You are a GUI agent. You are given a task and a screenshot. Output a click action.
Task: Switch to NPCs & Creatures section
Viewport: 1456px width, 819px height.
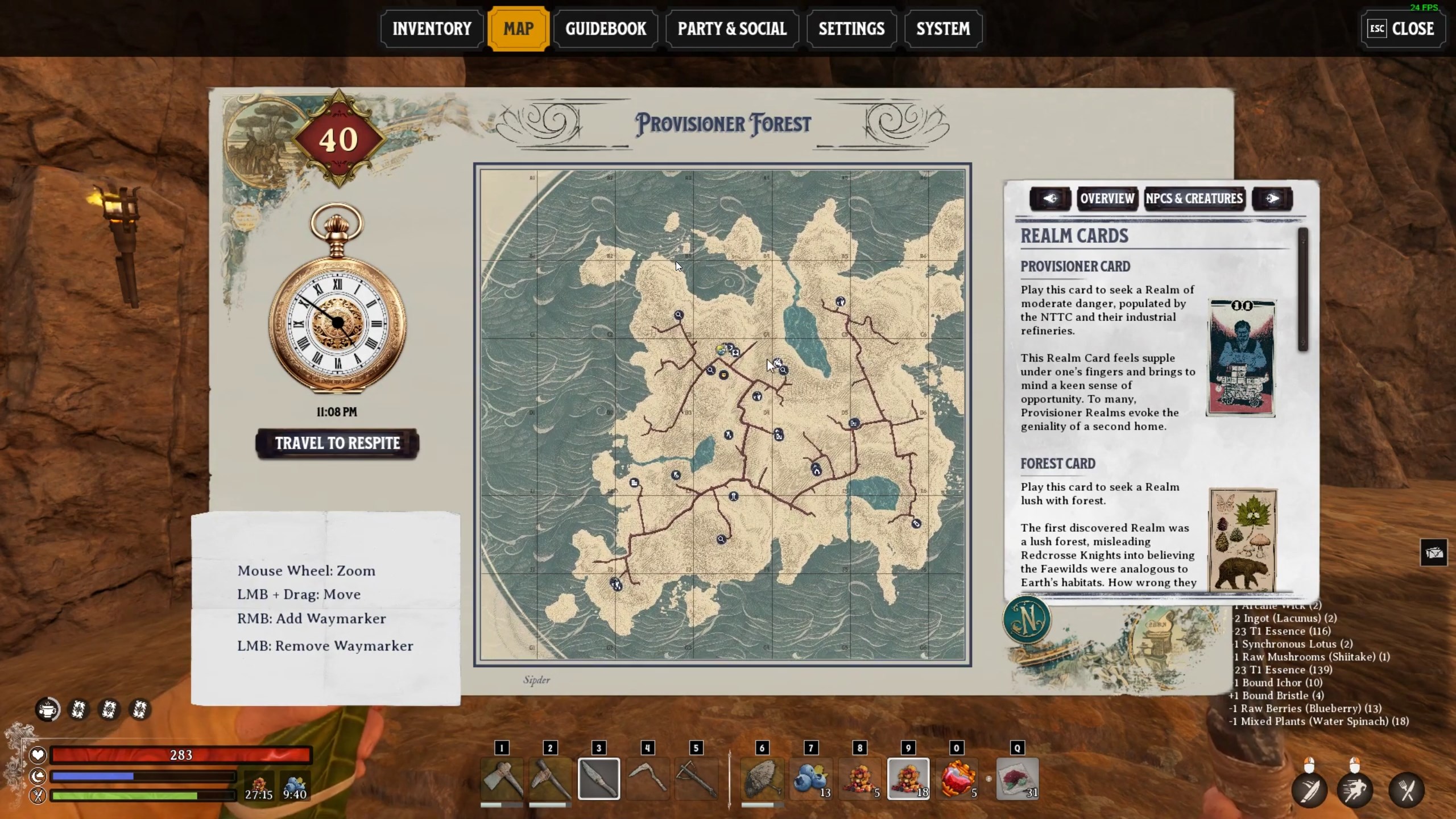point(1194,198)
